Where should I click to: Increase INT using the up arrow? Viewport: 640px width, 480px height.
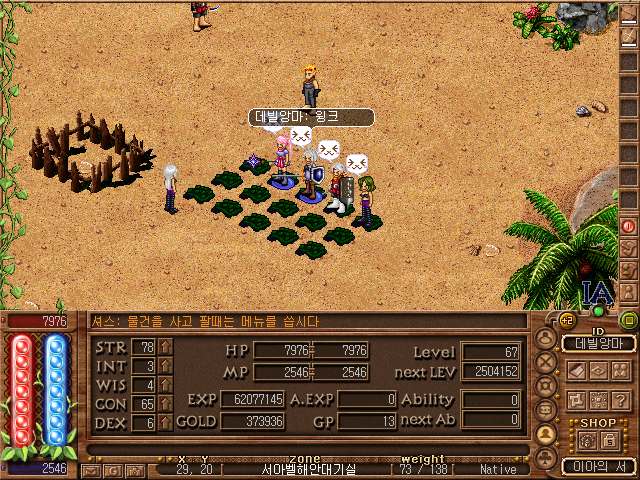tap(165, 366)
